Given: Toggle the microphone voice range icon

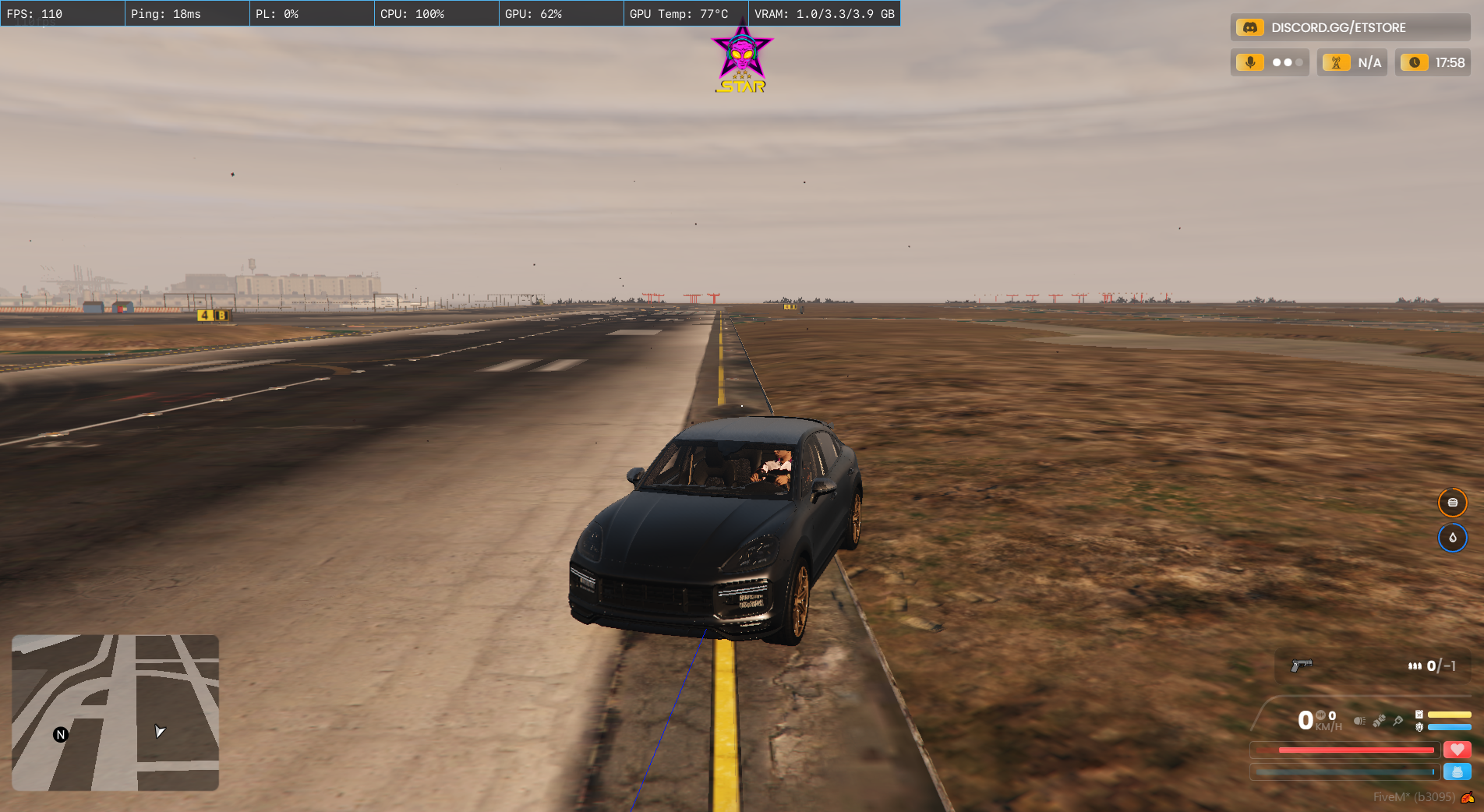Looking at the screenshot, I should (x=1250, y=62).
